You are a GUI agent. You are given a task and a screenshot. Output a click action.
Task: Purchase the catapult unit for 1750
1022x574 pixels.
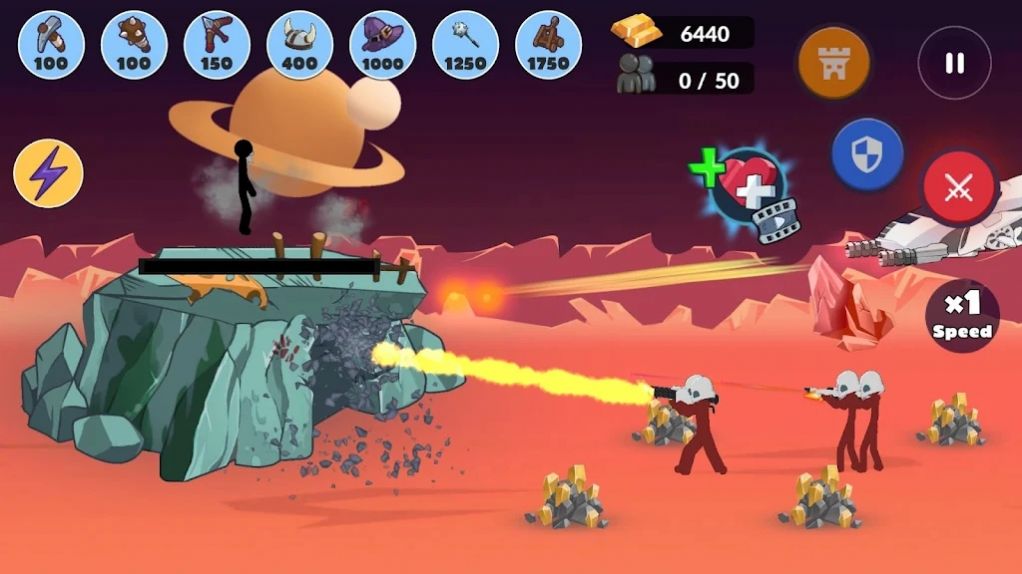(549, 45)
